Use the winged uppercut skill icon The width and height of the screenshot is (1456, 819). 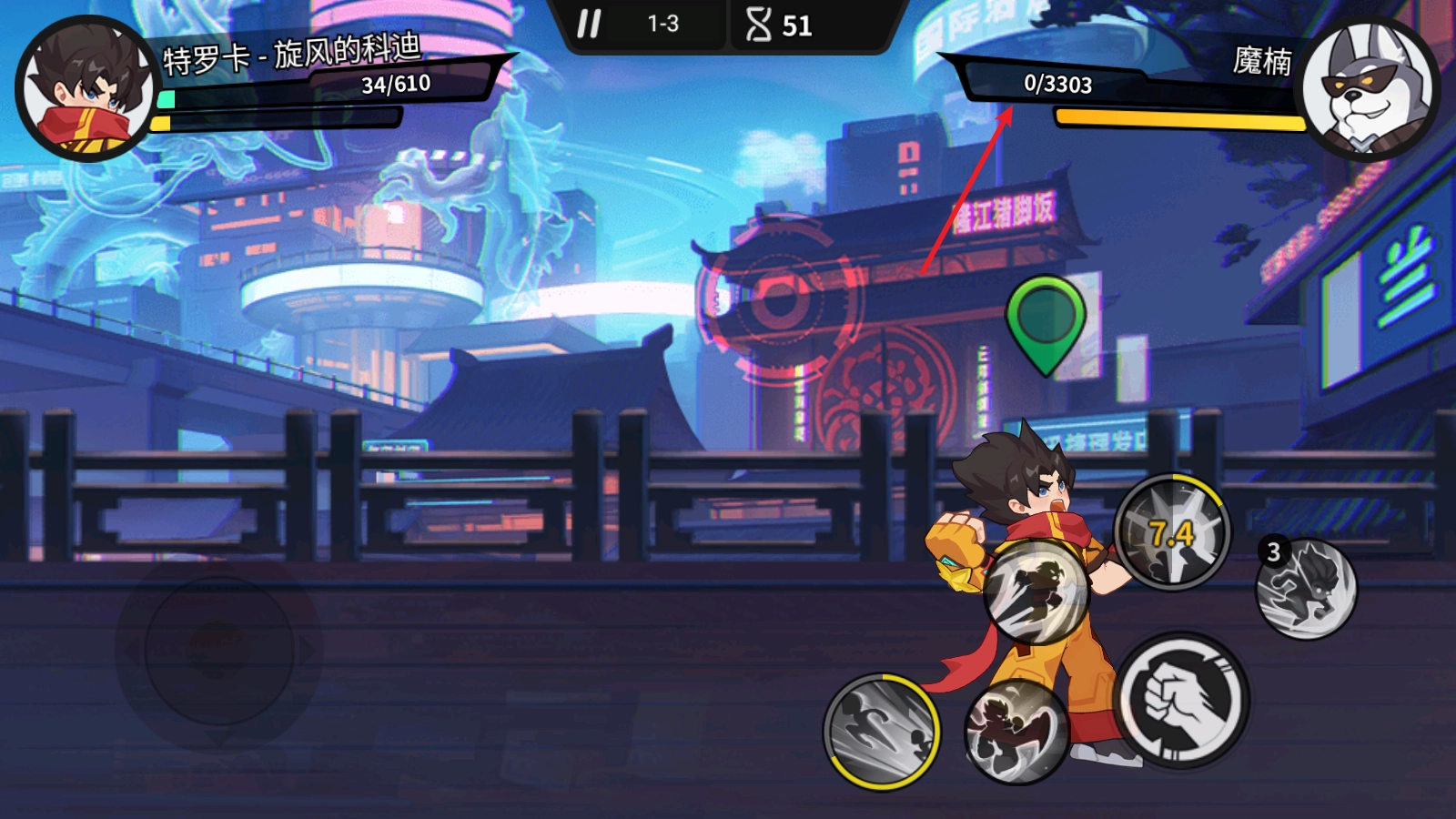tap(1016, 731)
